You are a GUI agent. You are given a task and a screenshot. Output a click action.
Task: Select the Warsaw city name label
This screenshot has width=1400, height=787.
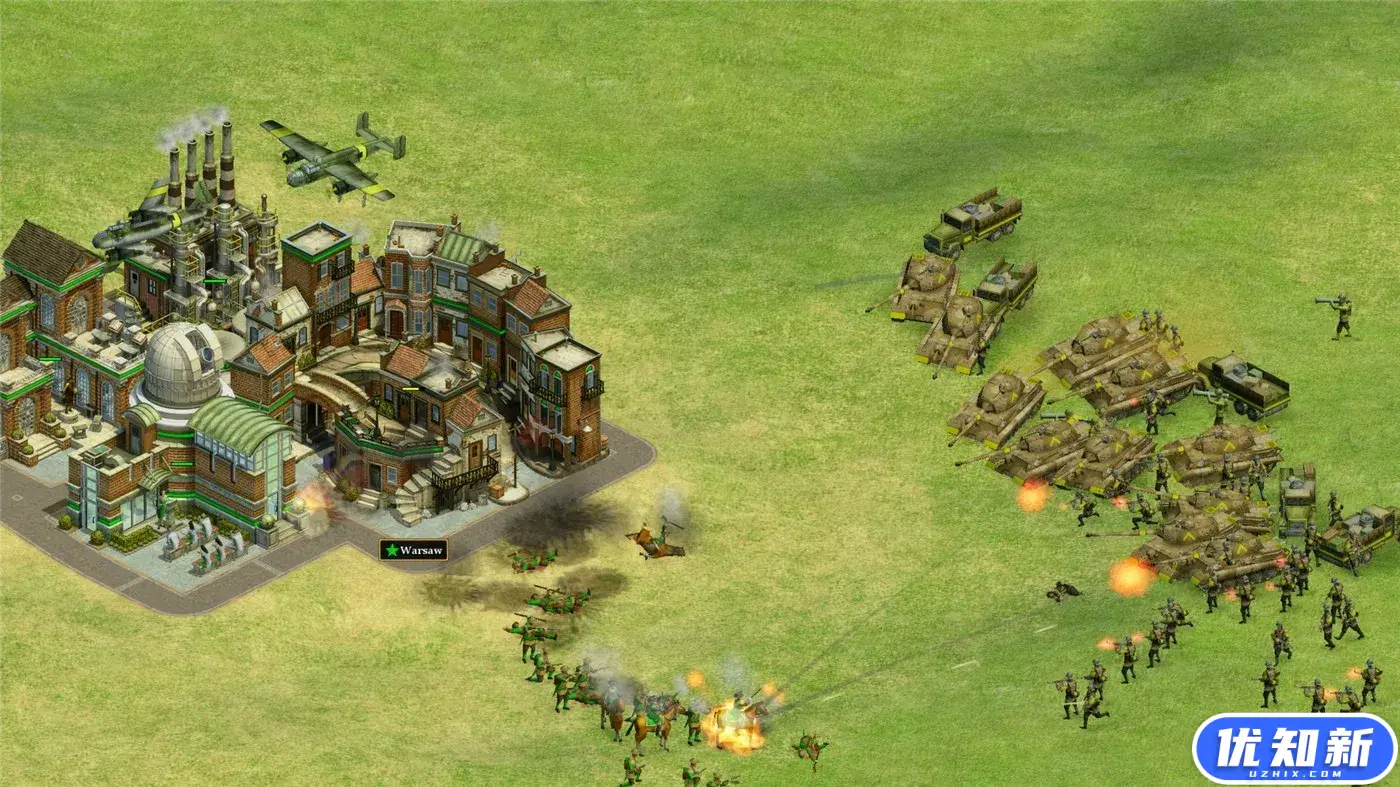pyautogui.click(x=413, y=550)
